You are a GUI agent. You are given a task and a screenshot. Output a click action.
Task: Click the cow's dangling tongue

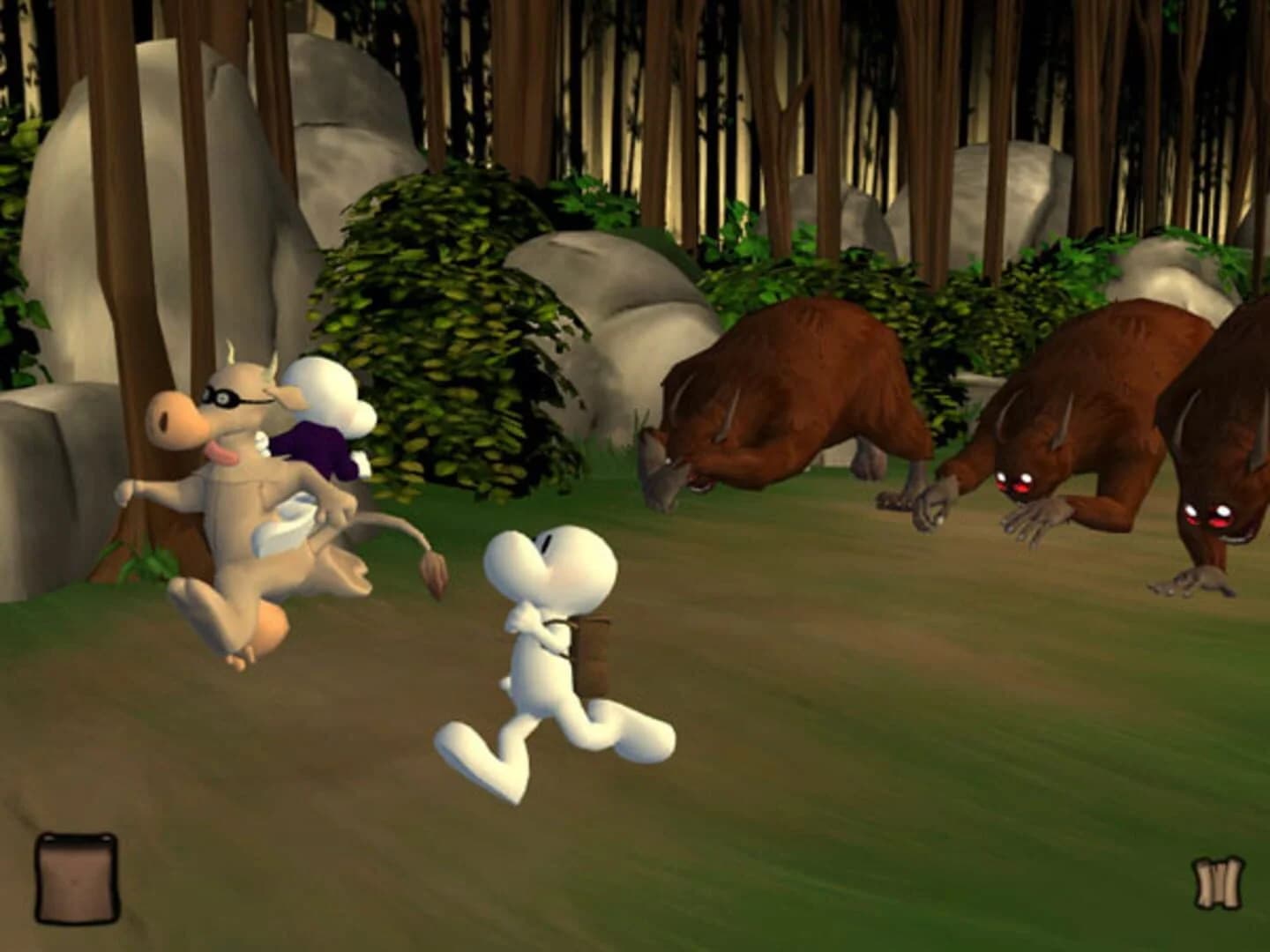click(222, 451)
